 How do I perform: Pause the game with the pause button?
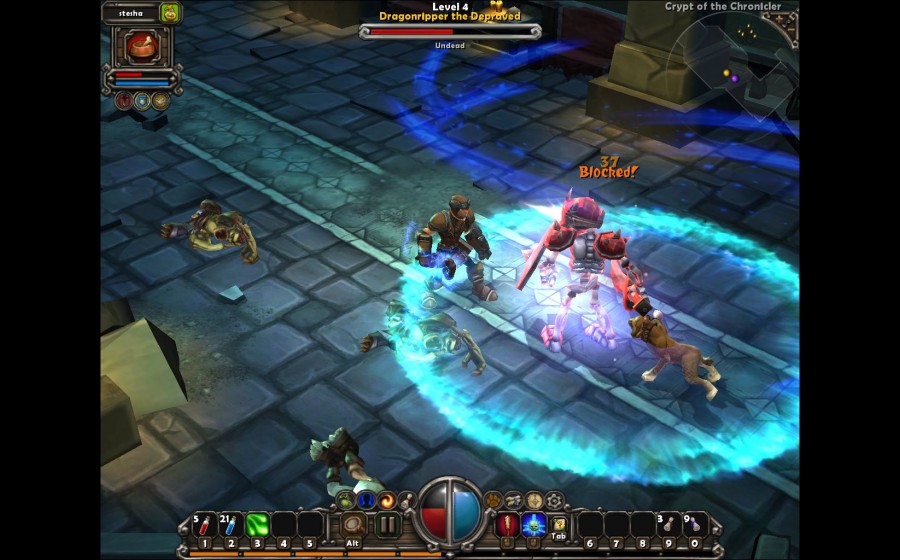pyautogui.click(x=387, y=524)
